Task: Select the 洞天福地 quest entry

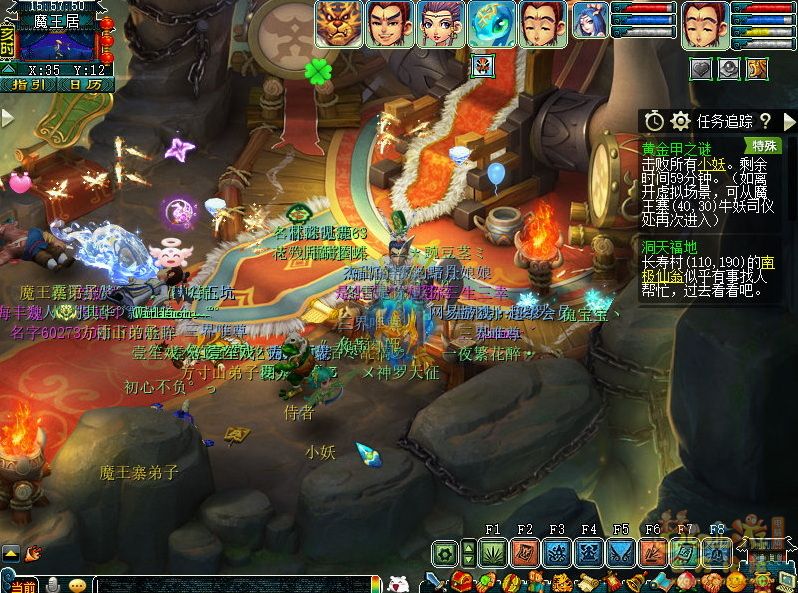Action: click(x=671, y=246)
